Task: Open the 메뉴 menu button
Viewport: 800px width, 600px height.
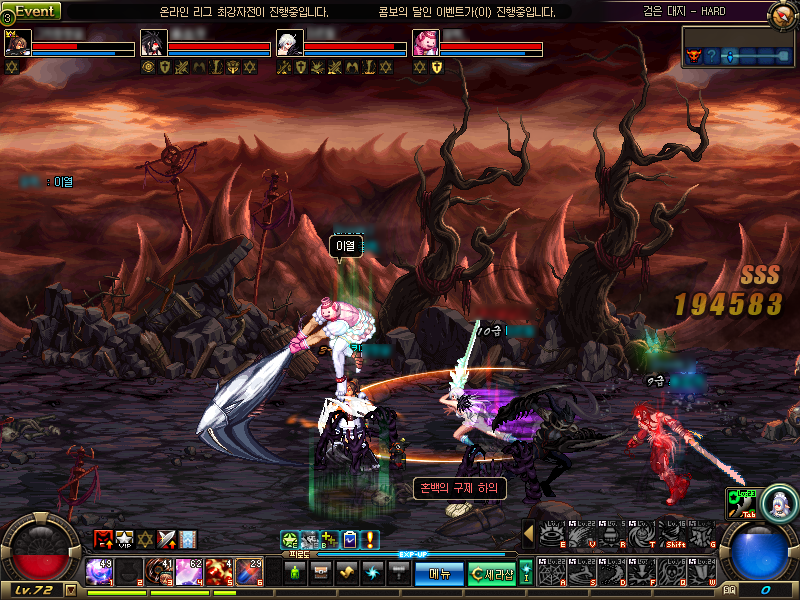Action: click(x=440, y=573)
